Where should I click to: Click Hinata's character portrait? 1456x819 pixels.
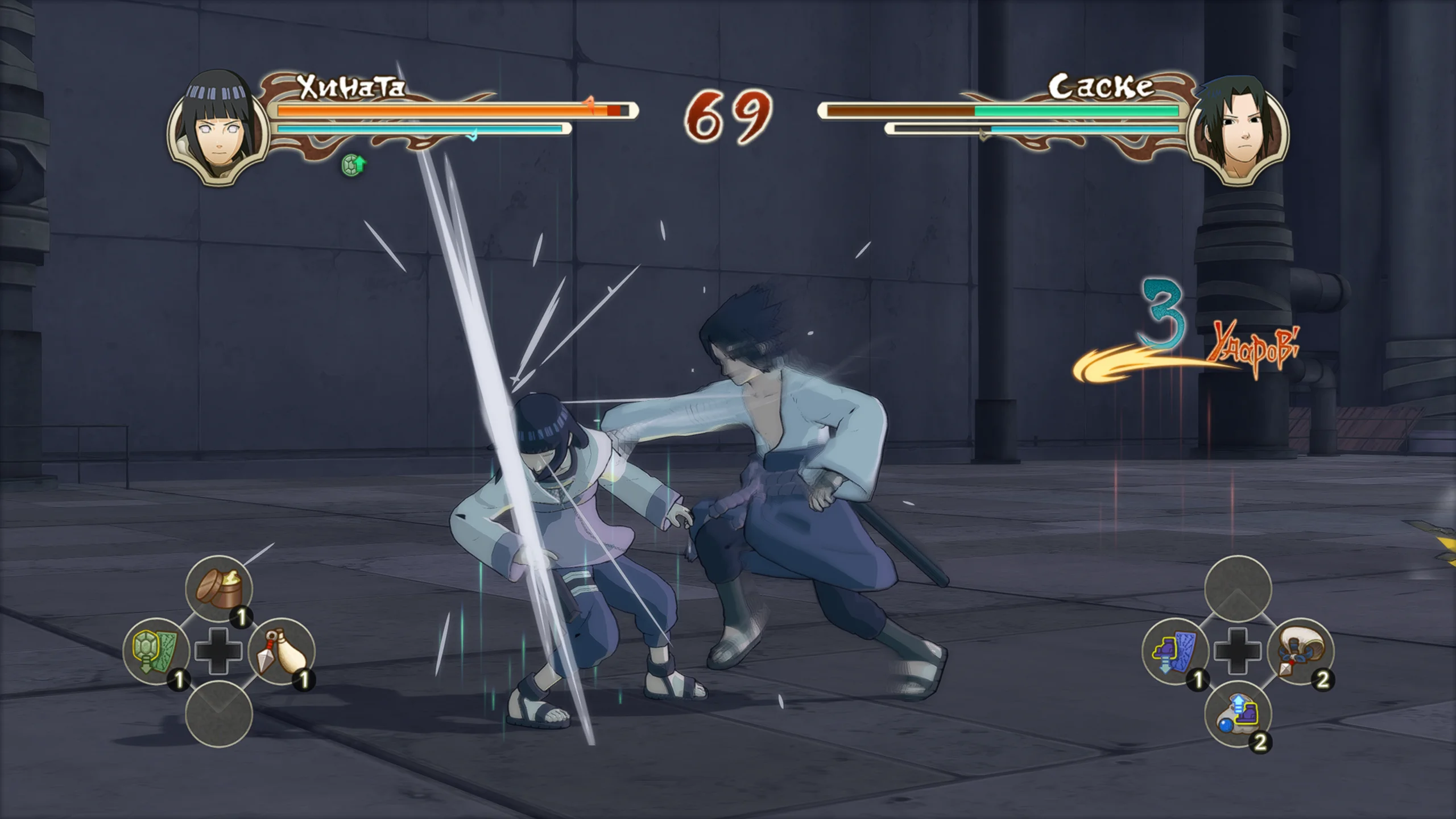click(x=218, y=131)
